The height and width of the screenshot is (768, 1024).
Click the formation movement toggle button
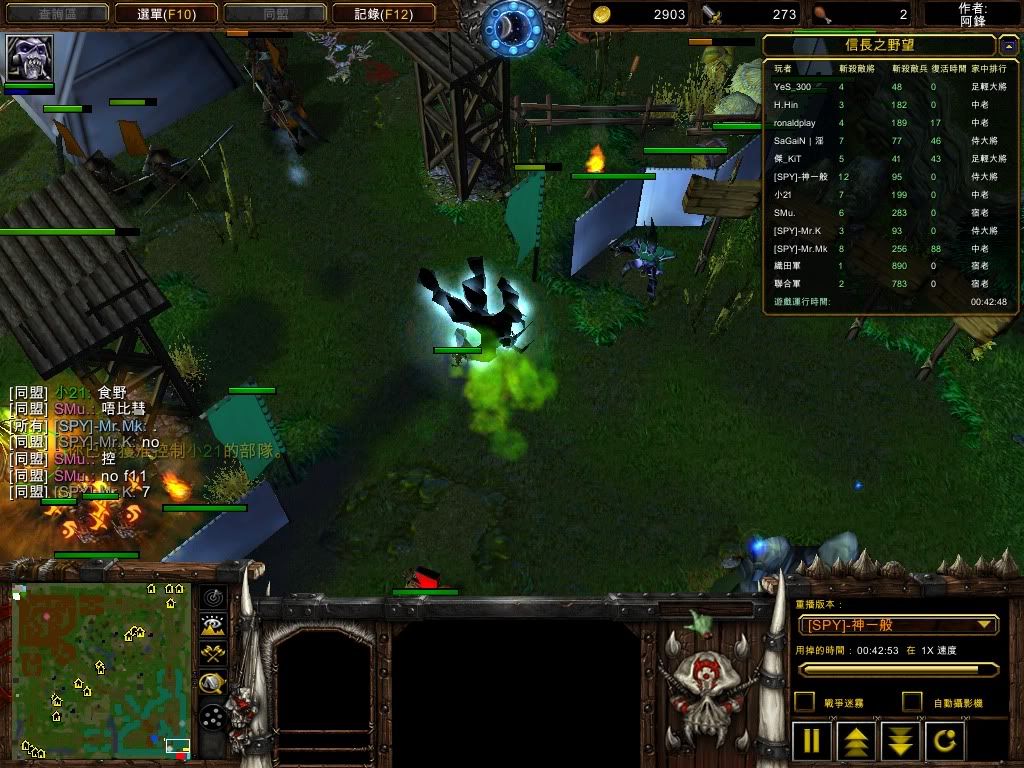(x=212, y=716)
